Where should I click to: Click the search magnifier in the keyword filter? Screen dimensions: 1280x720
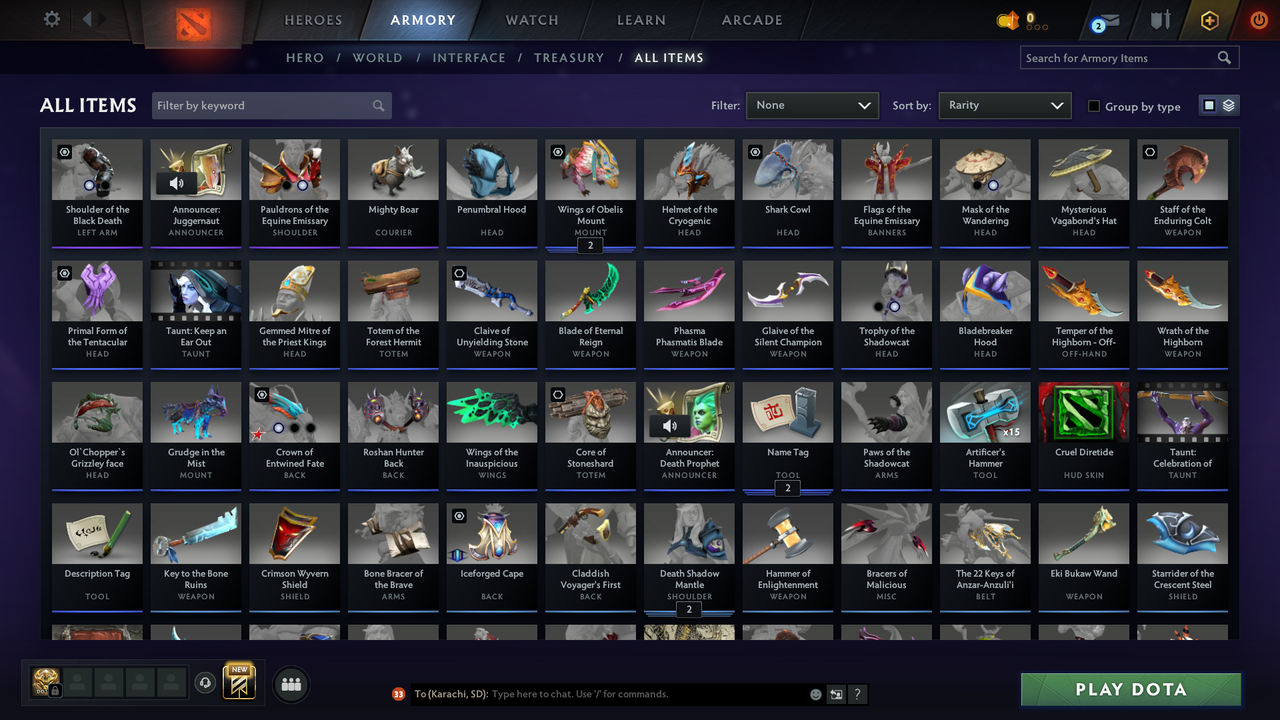click(x=378, y=105)
